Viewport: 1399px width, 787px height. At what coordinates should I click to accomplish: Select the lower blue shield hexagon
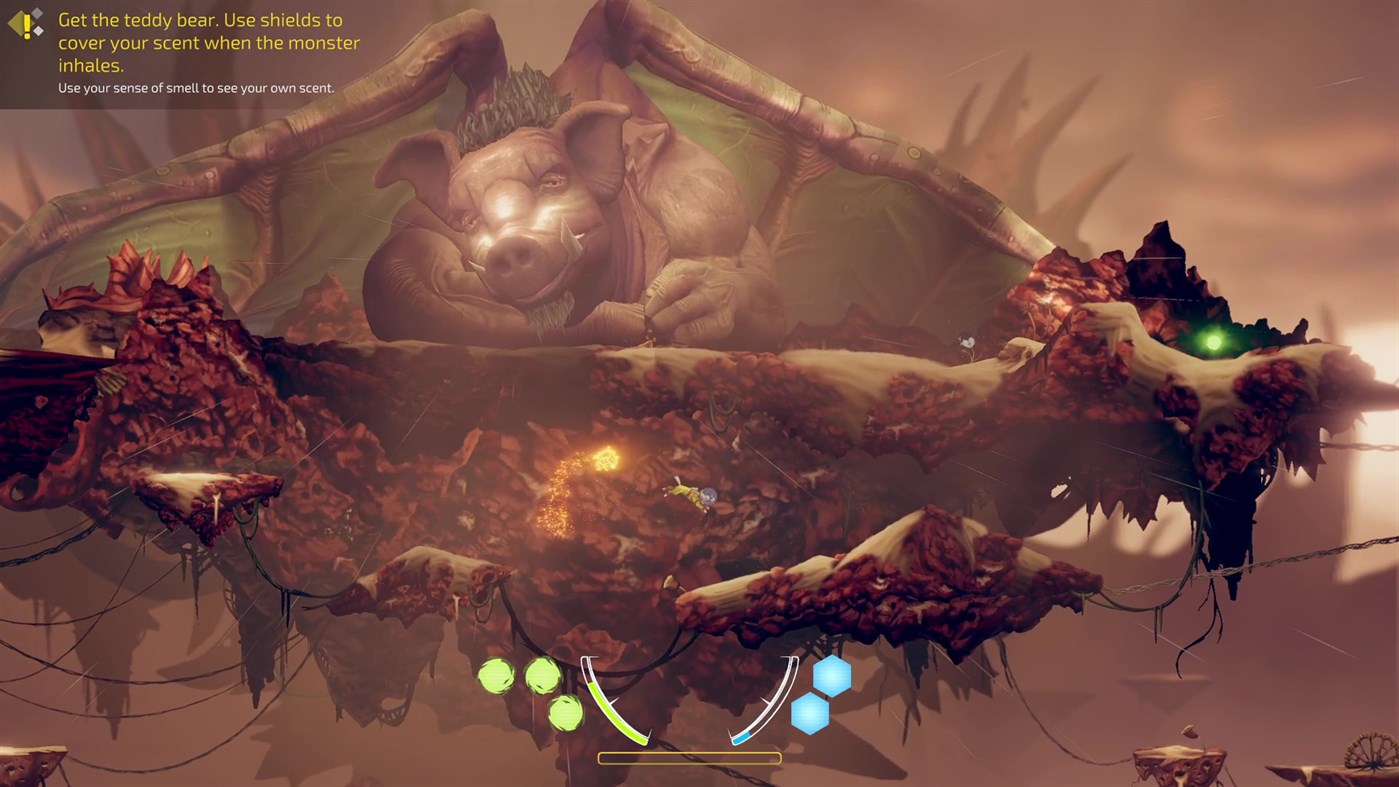pos(808,715)
